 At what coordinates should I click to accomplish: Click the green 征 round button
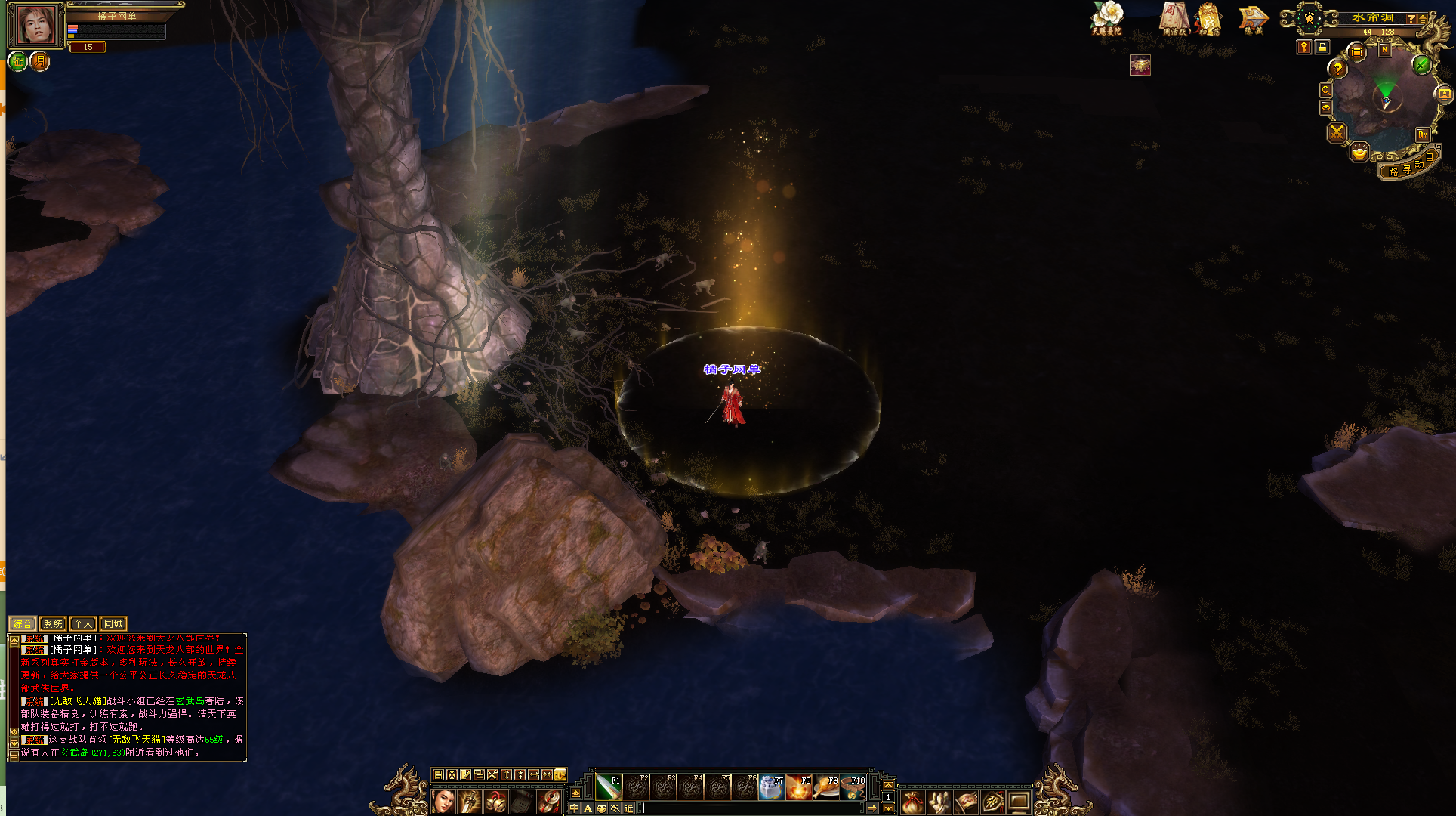pyautogui.click(x=18, y=61)
